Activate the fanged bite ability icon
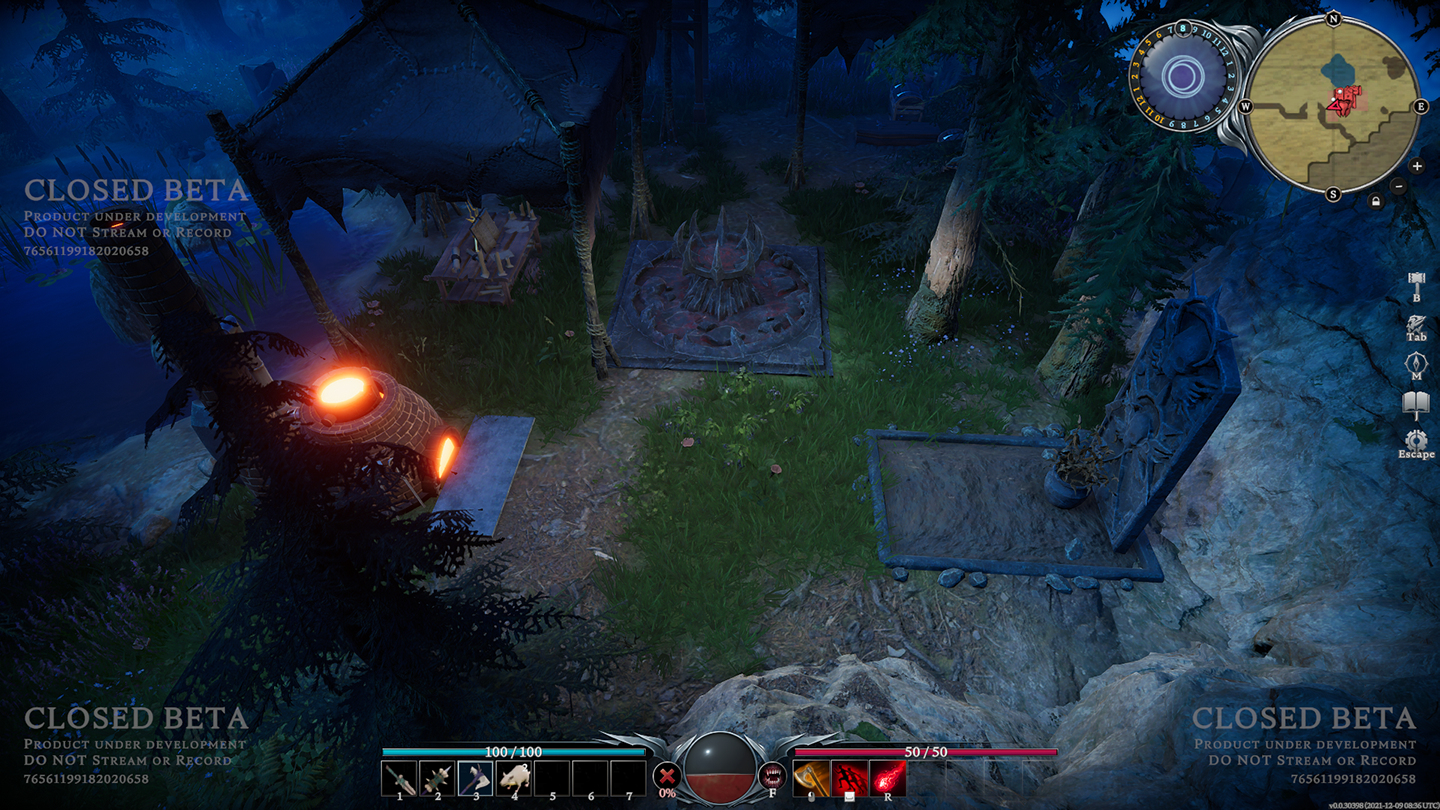Image resolution: width=1440 pixels, height=810 pixels. [x=773, y=775]
